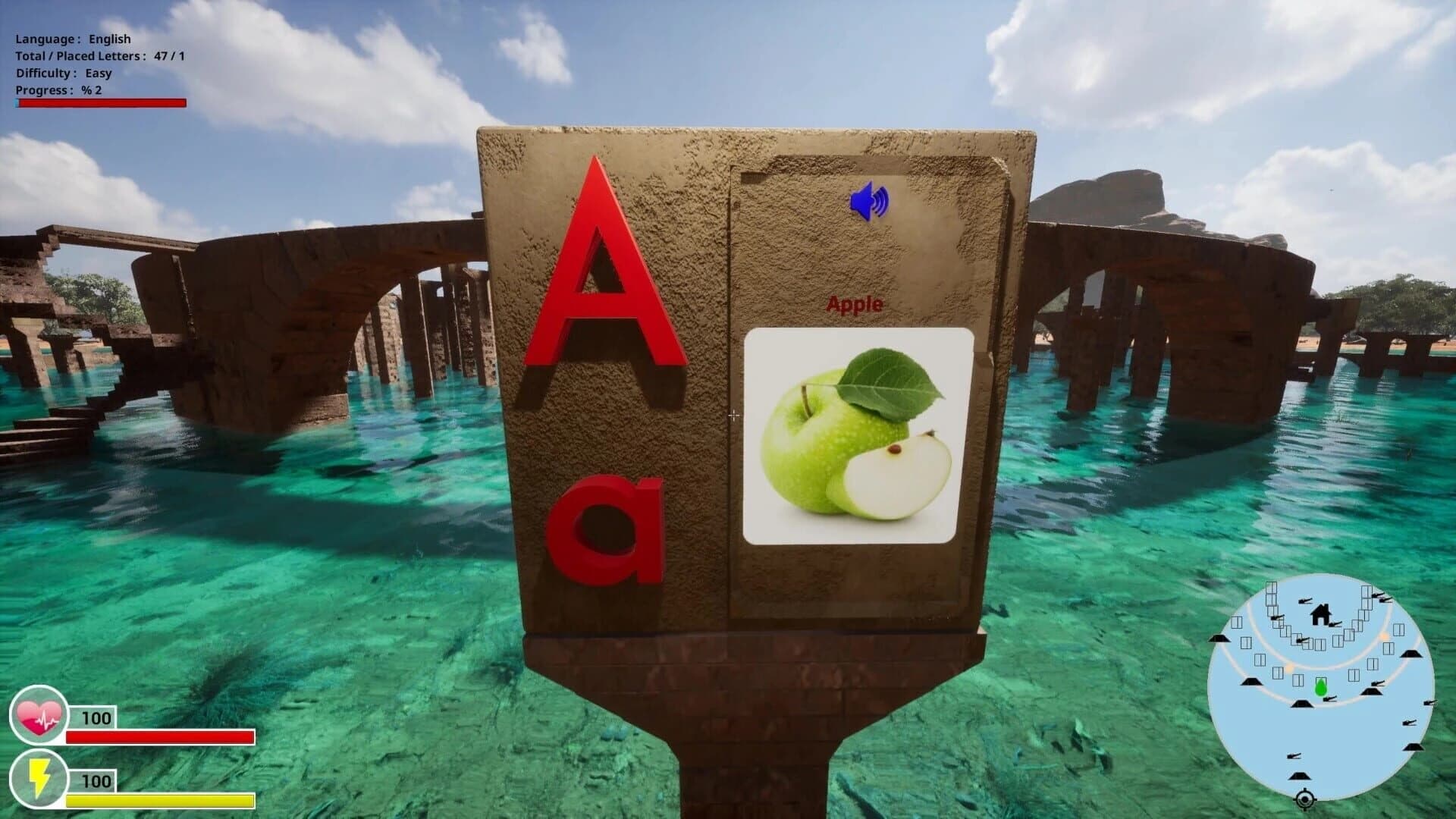Expand the Total / Placed Letters counter
Viewport: 1456px width, 819px height.
[99, 55]
